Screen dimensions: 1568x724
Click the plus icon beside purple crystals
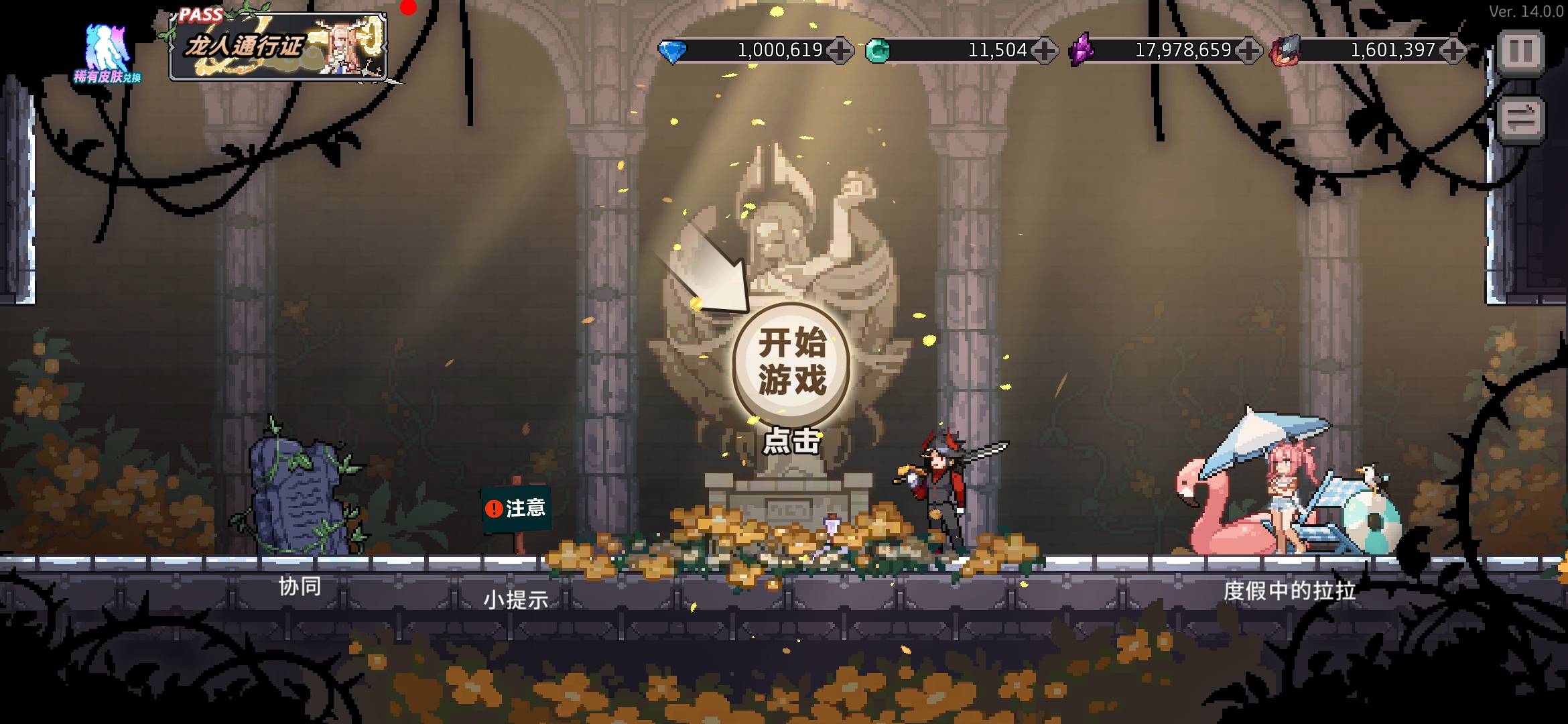(x=1248, y=49)
